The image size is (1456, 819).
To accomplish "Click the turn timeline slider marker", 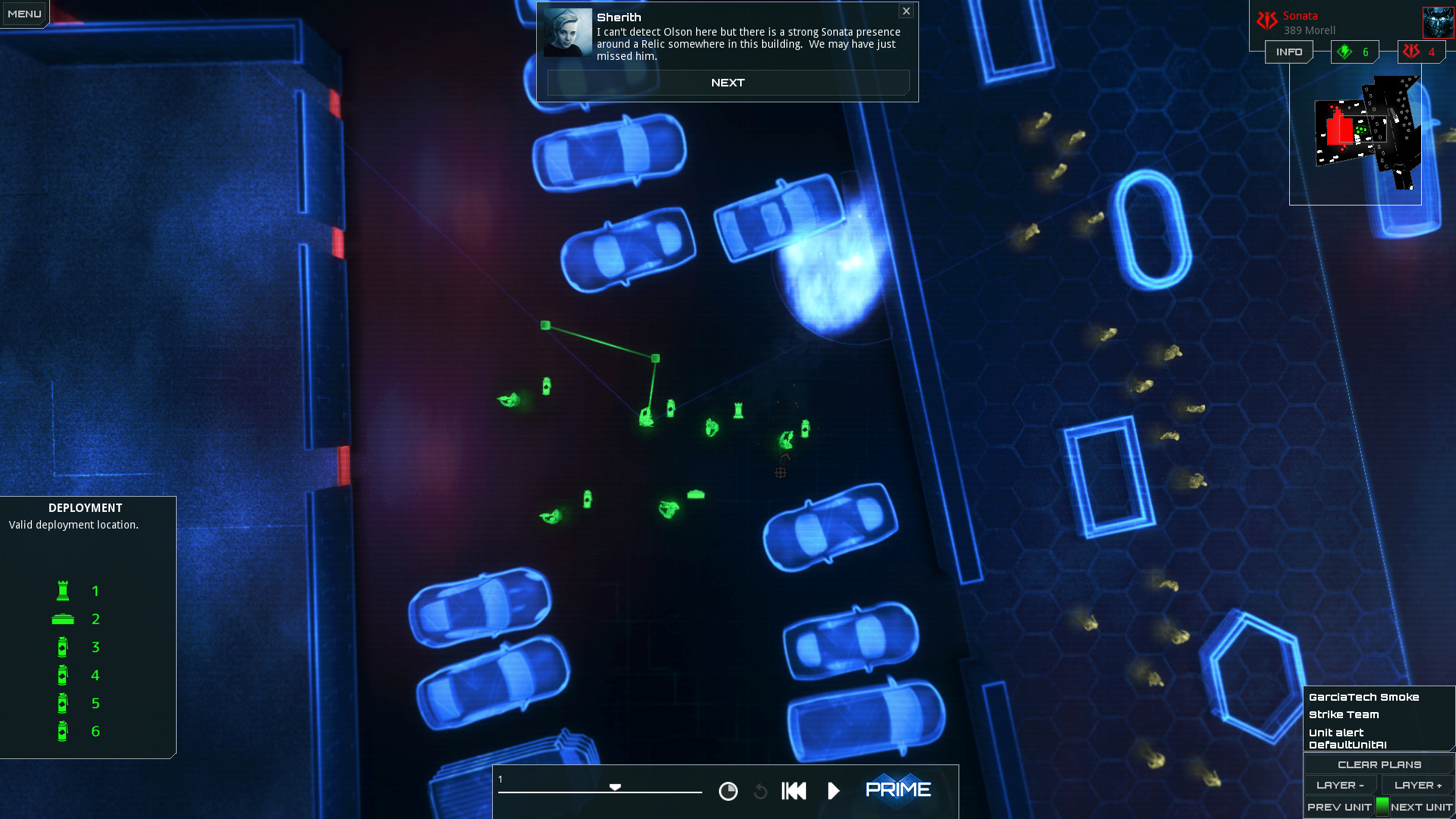I will 616,787.
